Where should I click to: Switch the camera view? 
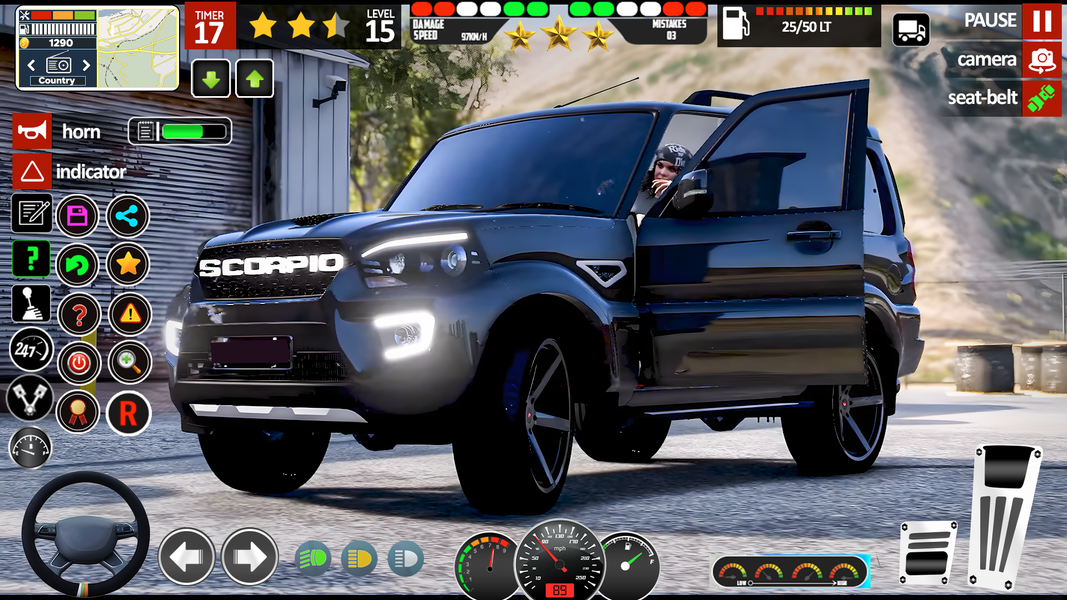1041,60
